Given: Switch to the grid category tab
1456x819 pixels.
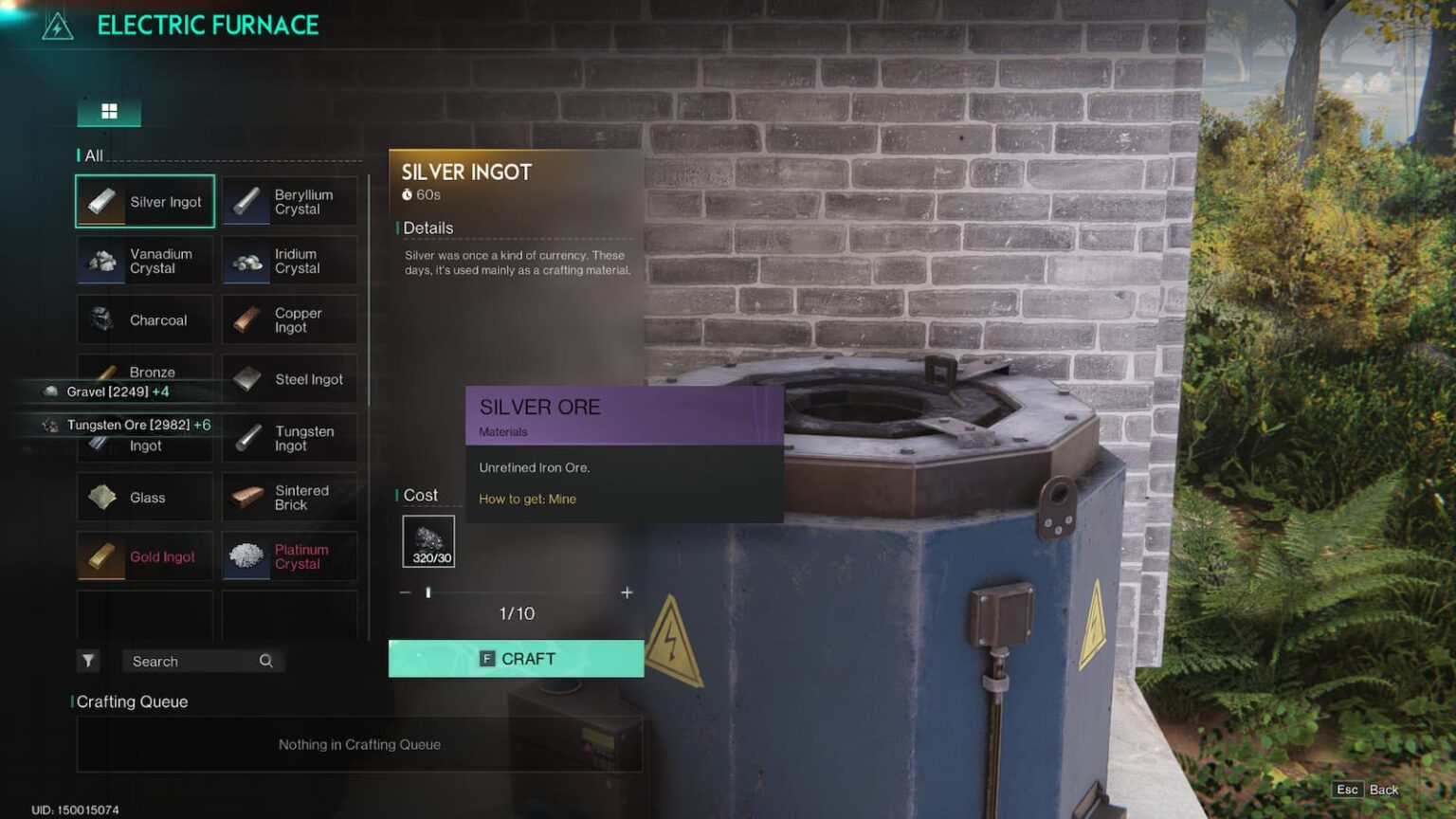Looking at the screenshot, I should tap(108, 111).
